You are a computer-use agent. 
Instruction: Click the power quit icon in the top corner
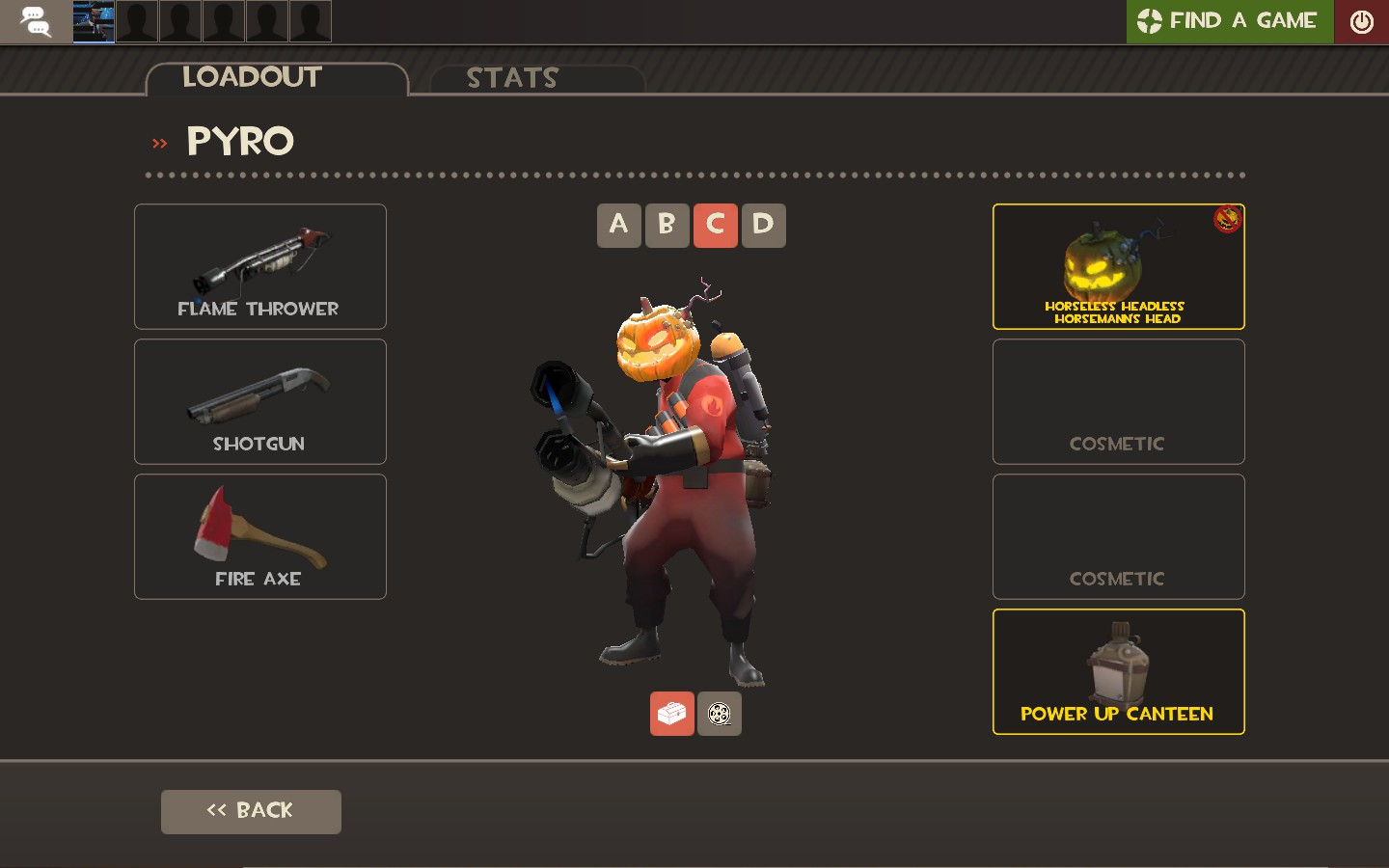(1361, 19)
